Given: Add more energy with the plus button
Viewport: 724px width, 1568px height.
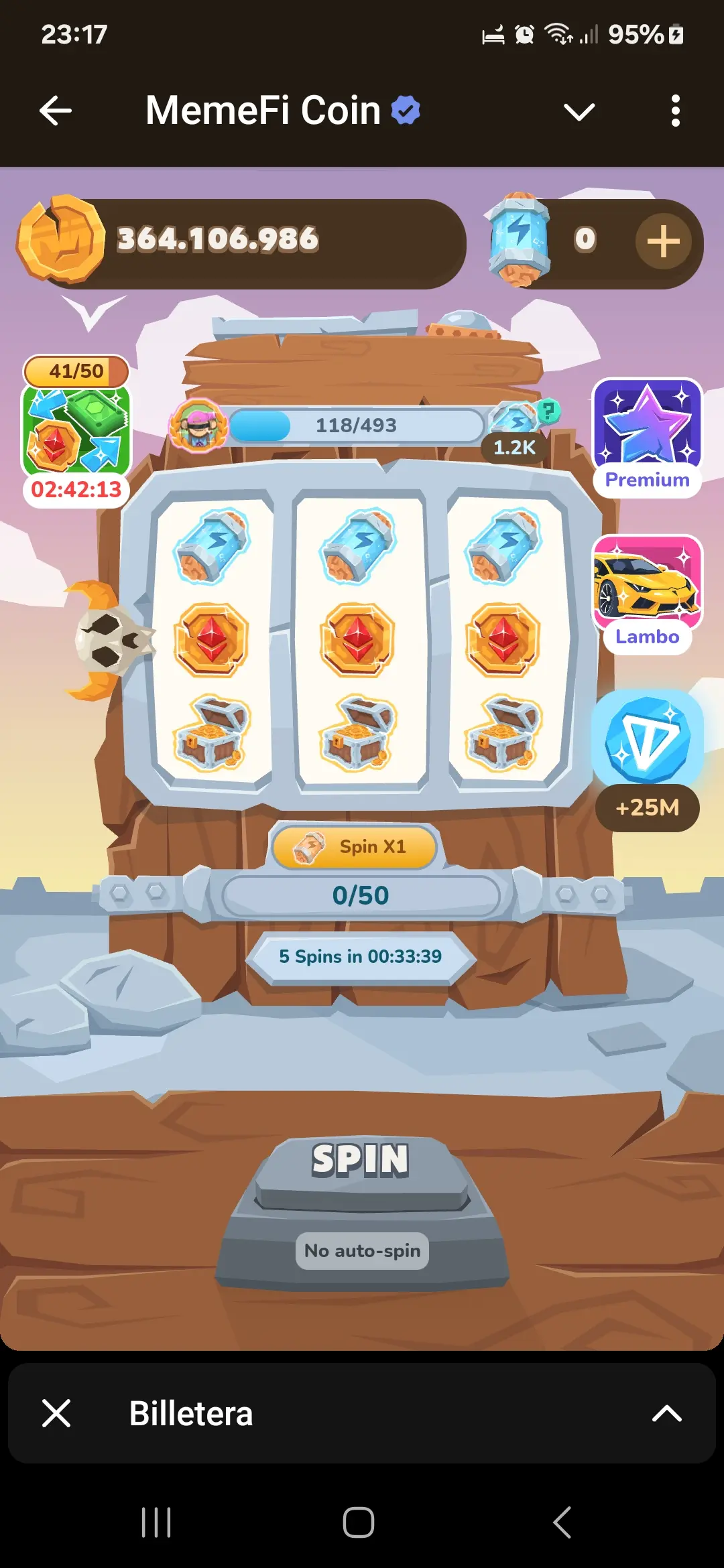Looking at the screenshot, I should tap(663, 241).
